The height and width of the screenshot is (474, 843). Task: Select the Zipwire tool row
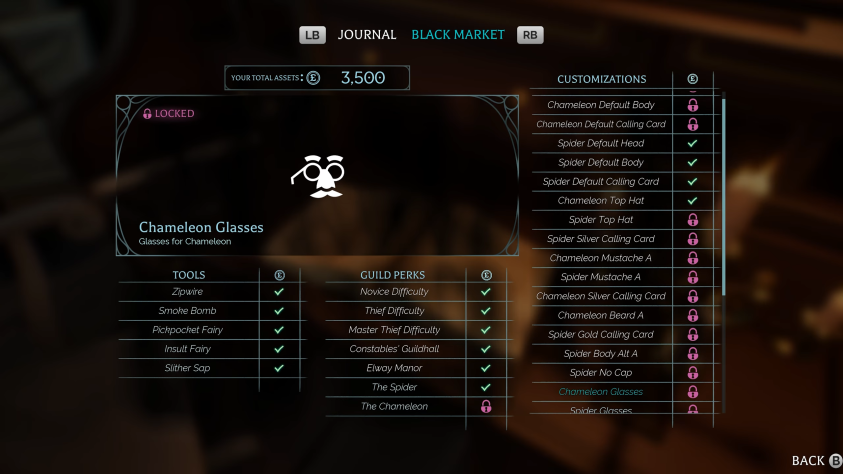pos(188,292)
